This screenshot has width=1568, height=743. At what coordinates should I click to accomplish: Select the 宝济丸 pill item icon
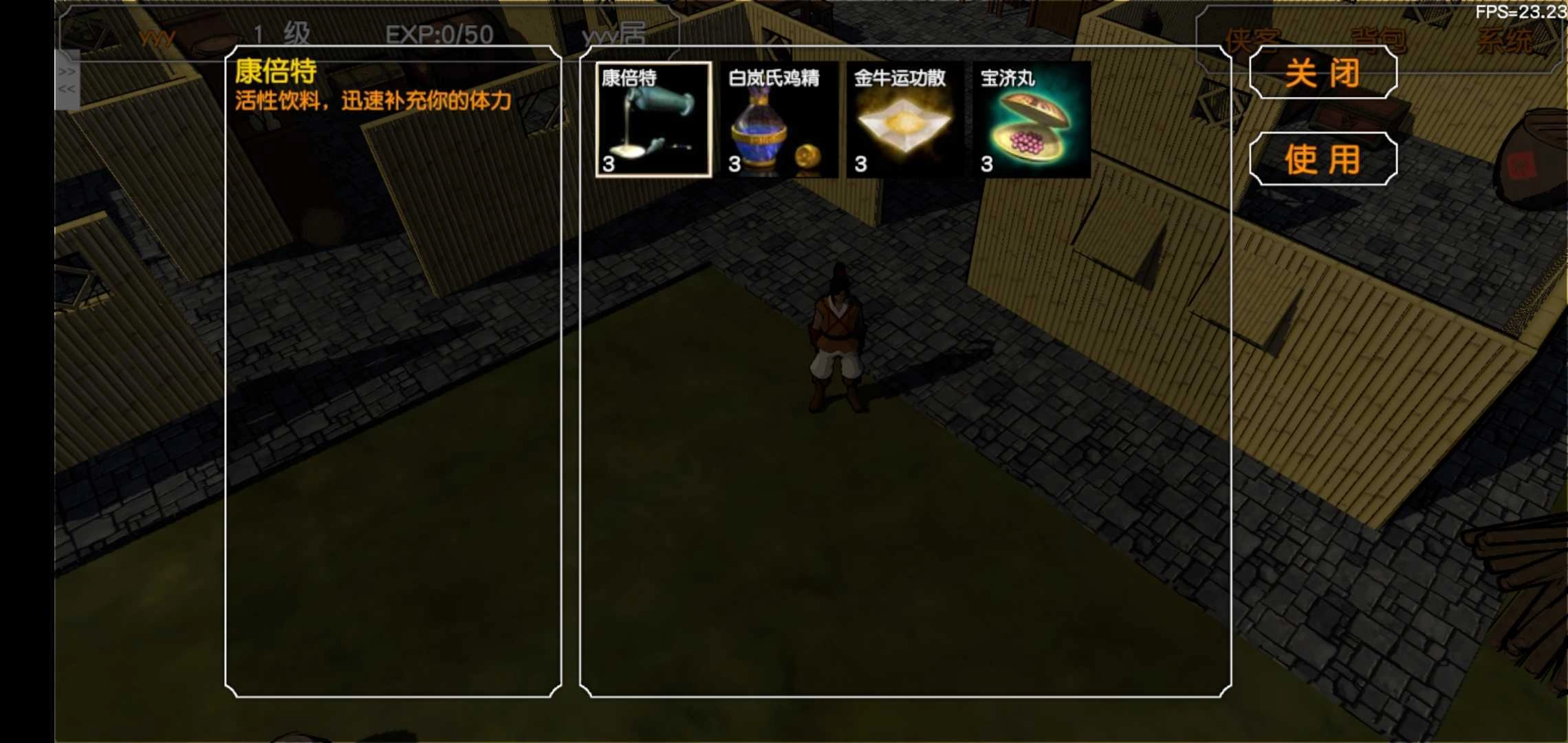1032,120
